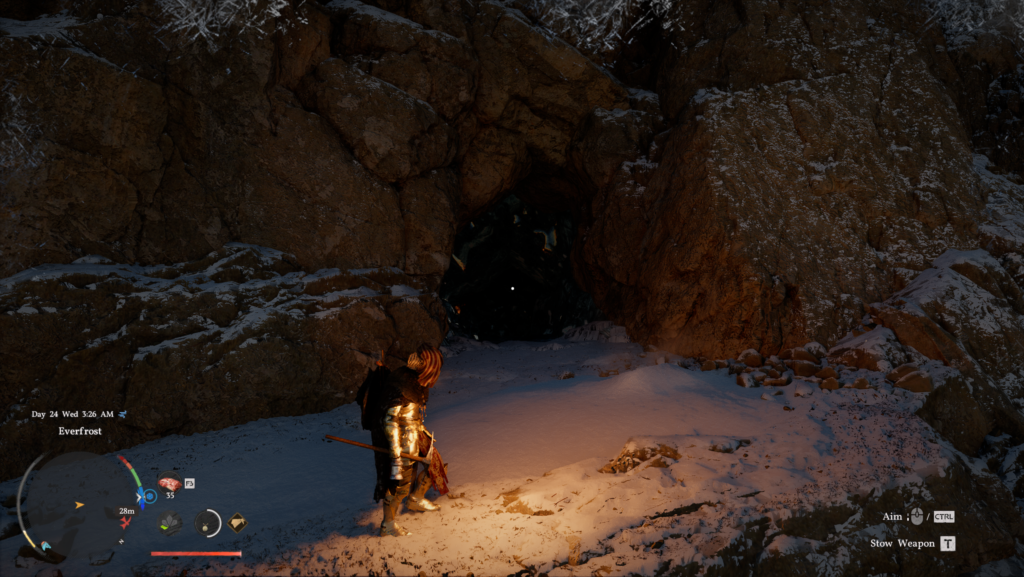Click the blue weather icon beside the clock
Image resolution: width=1024 pixels, height=577 pixels.
(122, 414)
